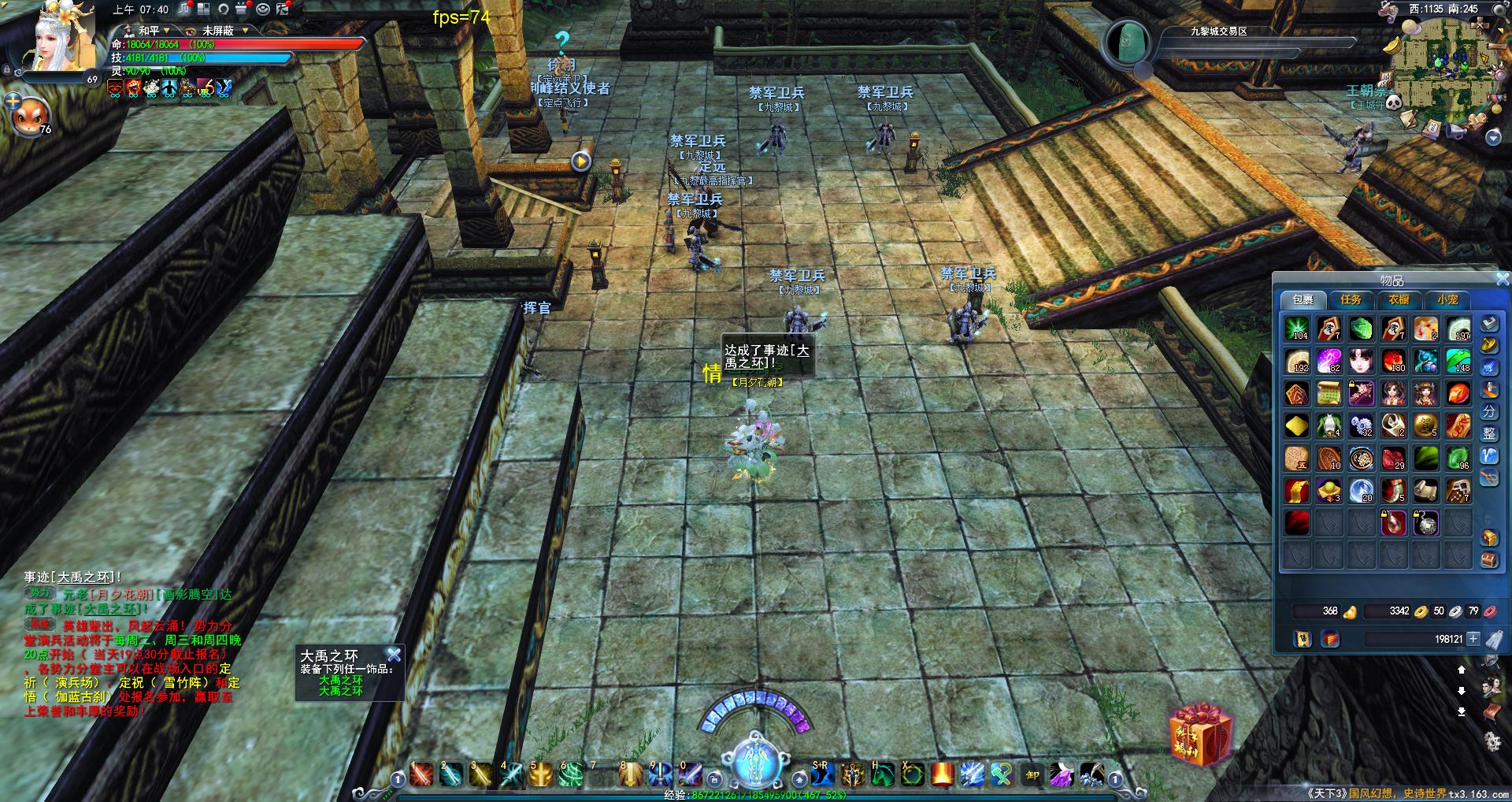Select the 小宠 pet tab
Viewport: 1512px width, 802px height.
pyautogui.click(x=1447, y=300)
